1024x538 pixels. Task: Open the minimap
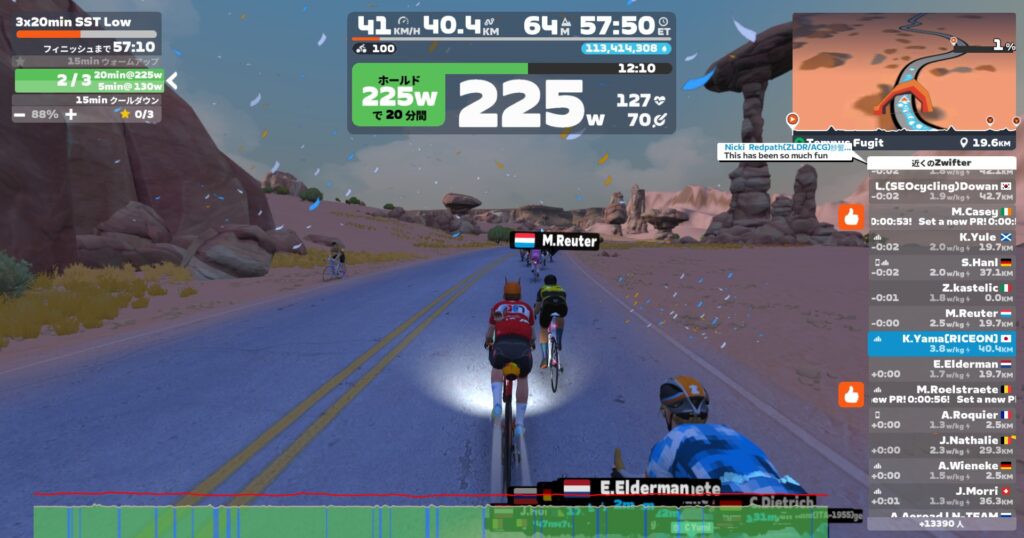point(903,68)
